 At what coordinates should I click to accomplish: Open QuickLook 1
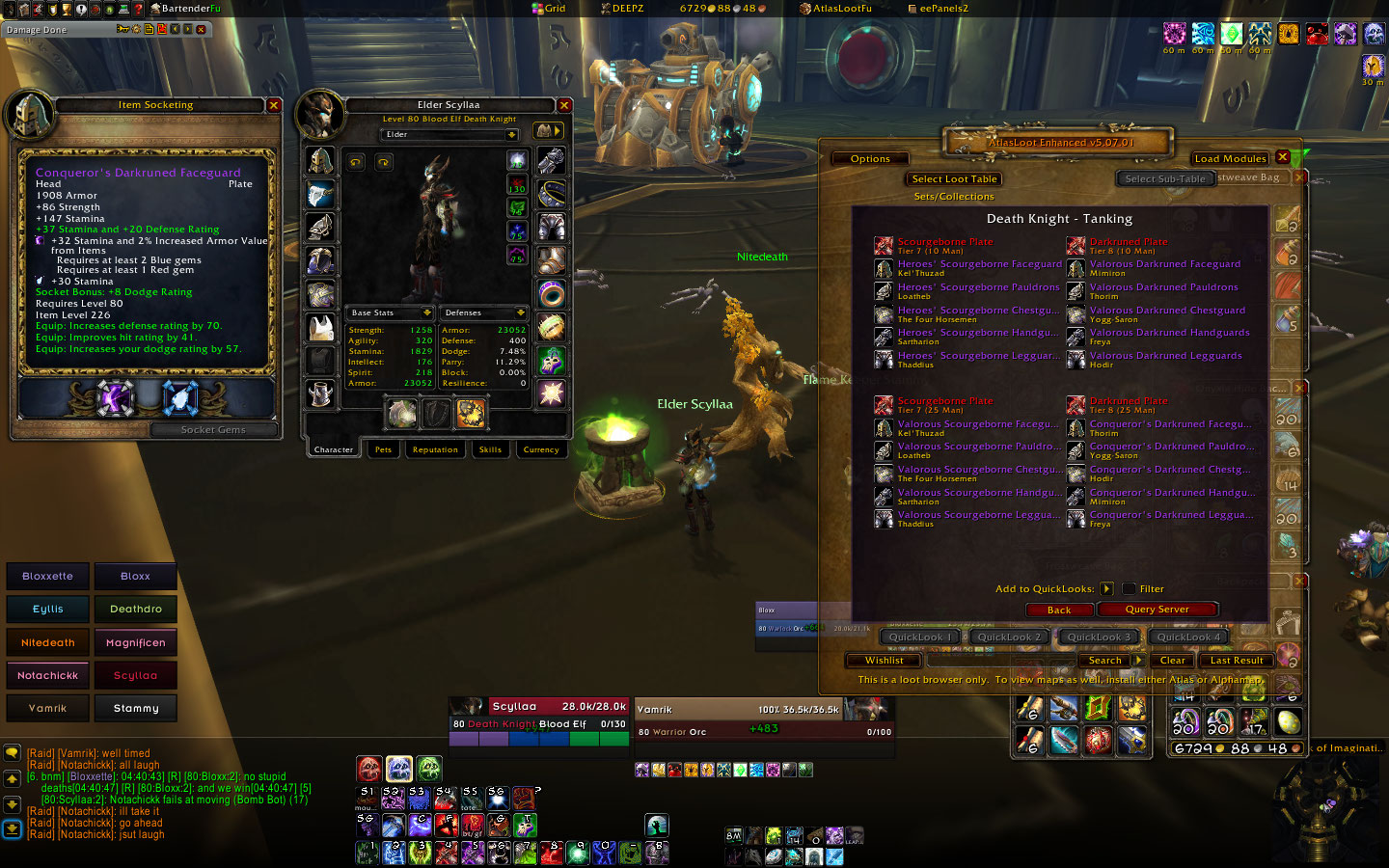click(920, 637)
